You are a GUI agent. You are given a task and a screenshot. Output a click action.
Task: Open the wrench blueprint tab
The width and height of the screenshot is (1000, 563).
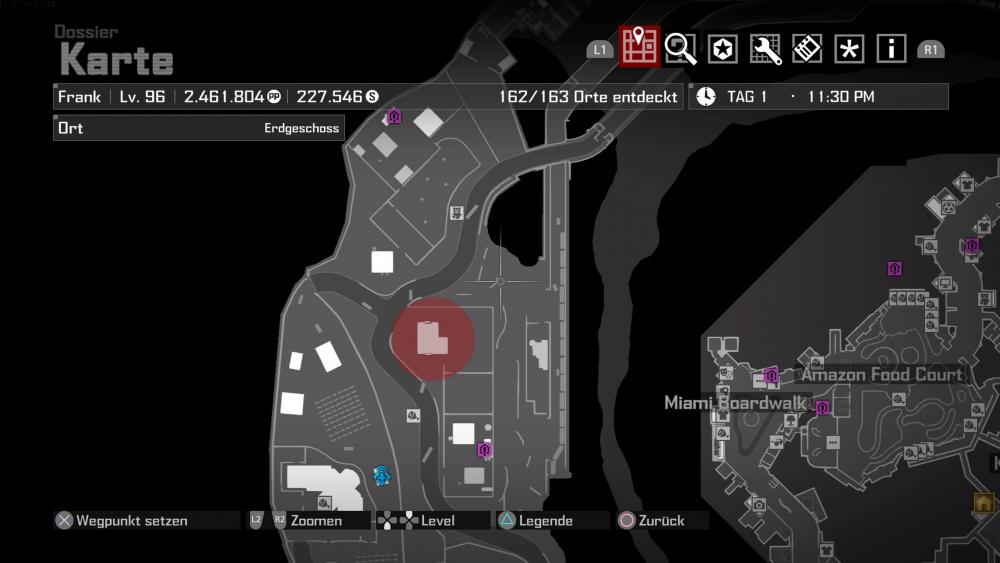pyautogui.click(x=765, y=48)
